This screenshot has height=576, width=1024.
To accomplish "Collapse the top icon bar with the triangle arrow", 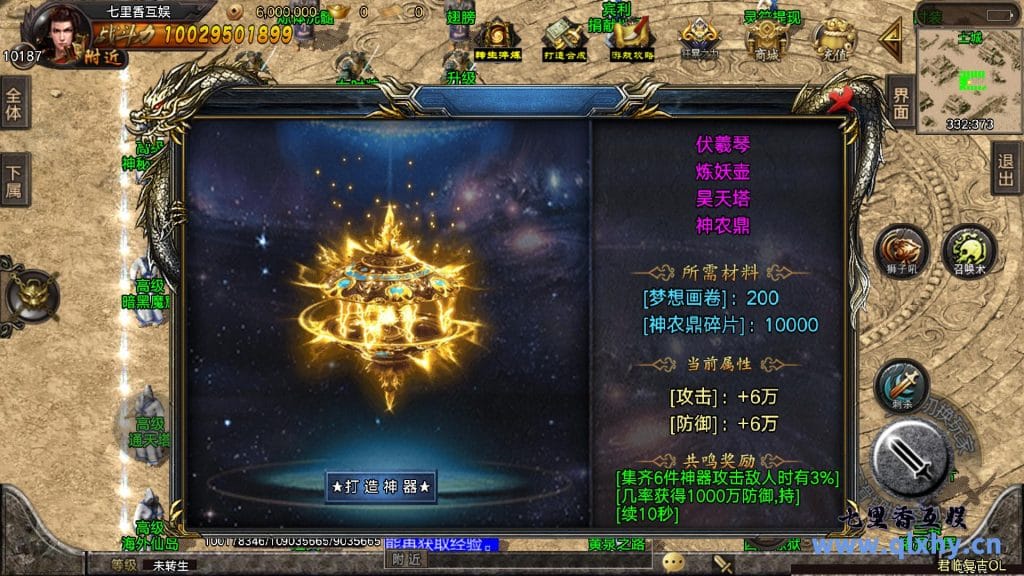I will (889, 40).
